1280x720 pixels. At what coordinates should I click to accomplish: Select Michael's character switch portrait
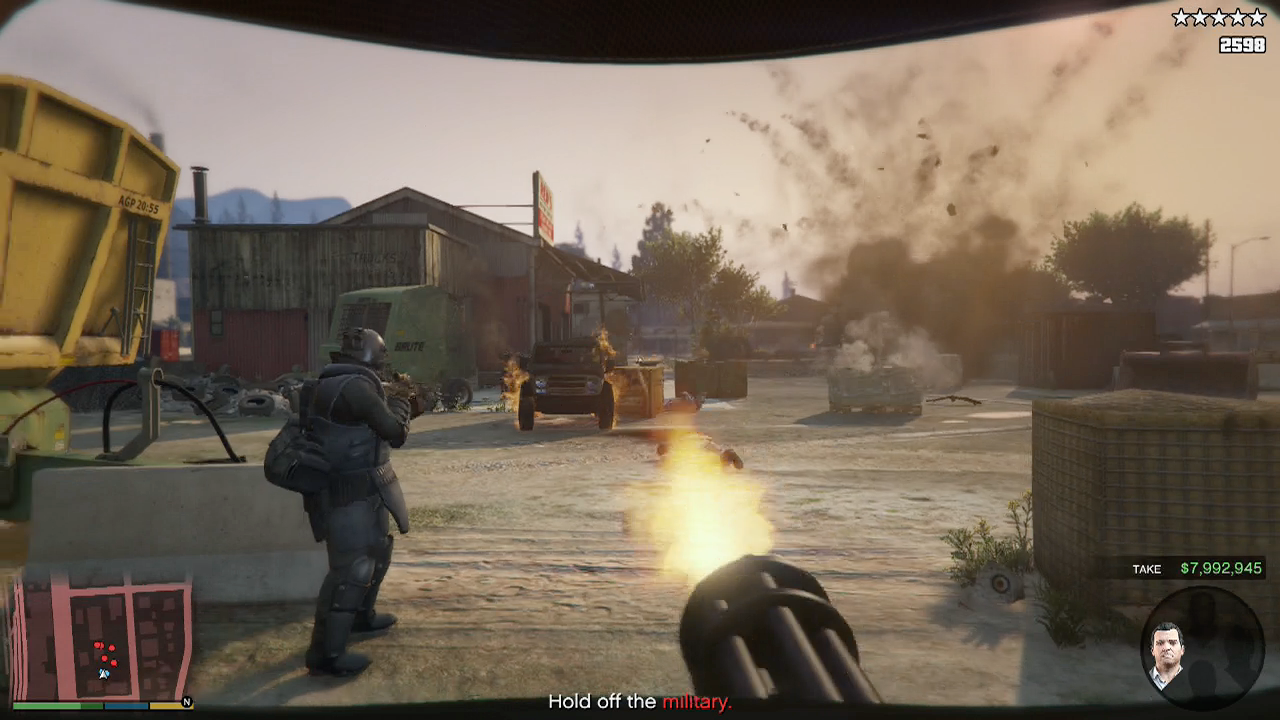click(x=1166, y=655)
